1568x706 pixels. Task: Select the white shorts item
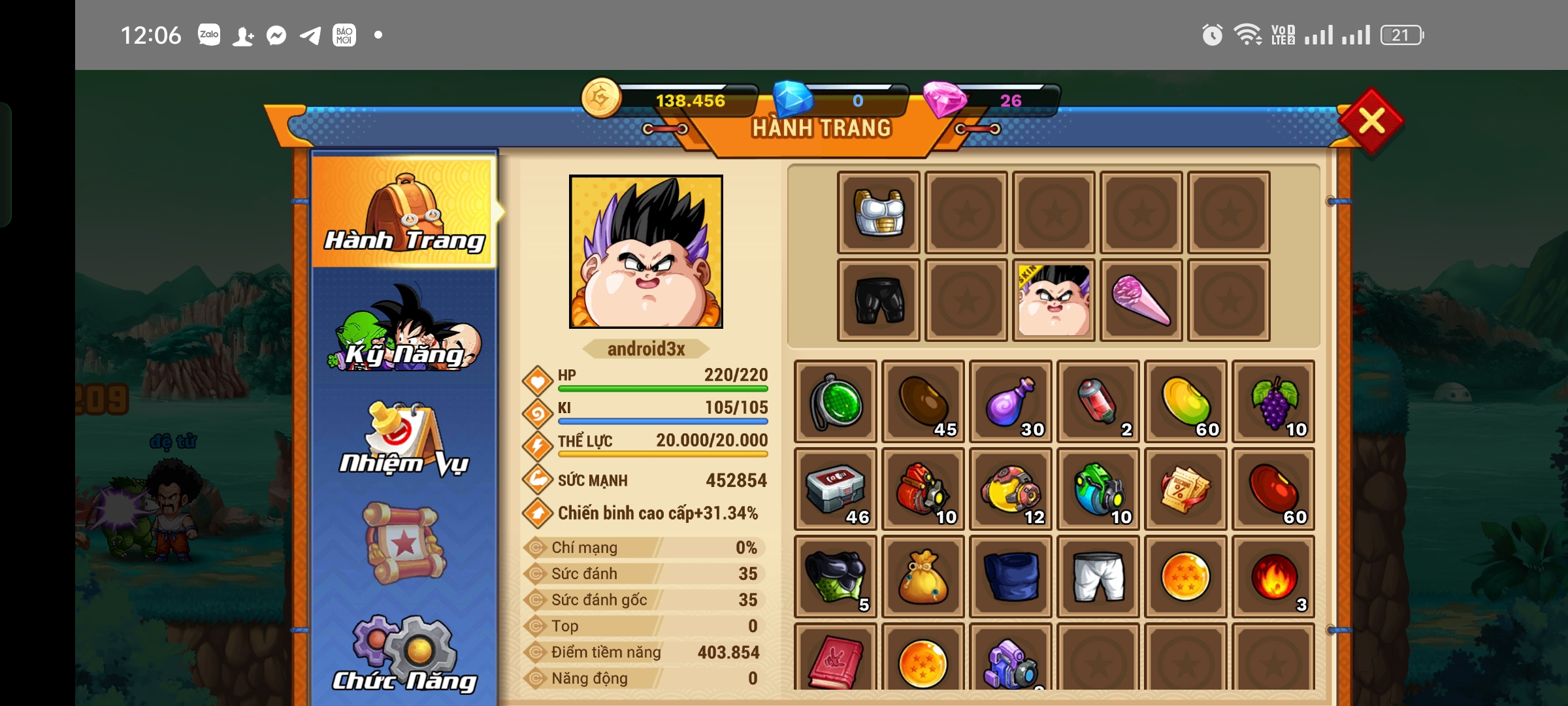[x=1098, y=577]
